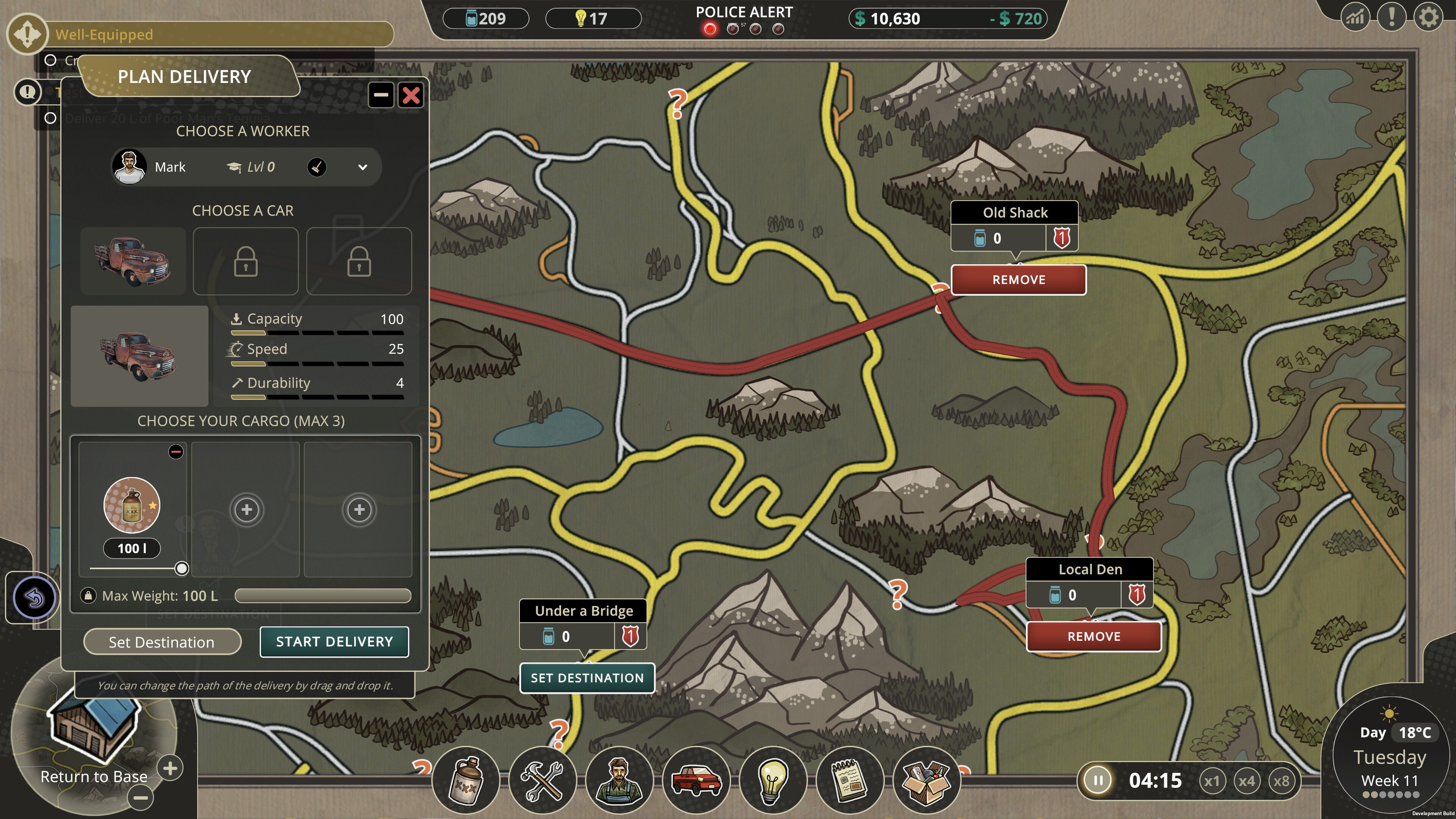Image resolution: width=1456 pixels, height=819 pixels.
Task: Select the rusty pickup truck car slot
Action: [133, 261]
